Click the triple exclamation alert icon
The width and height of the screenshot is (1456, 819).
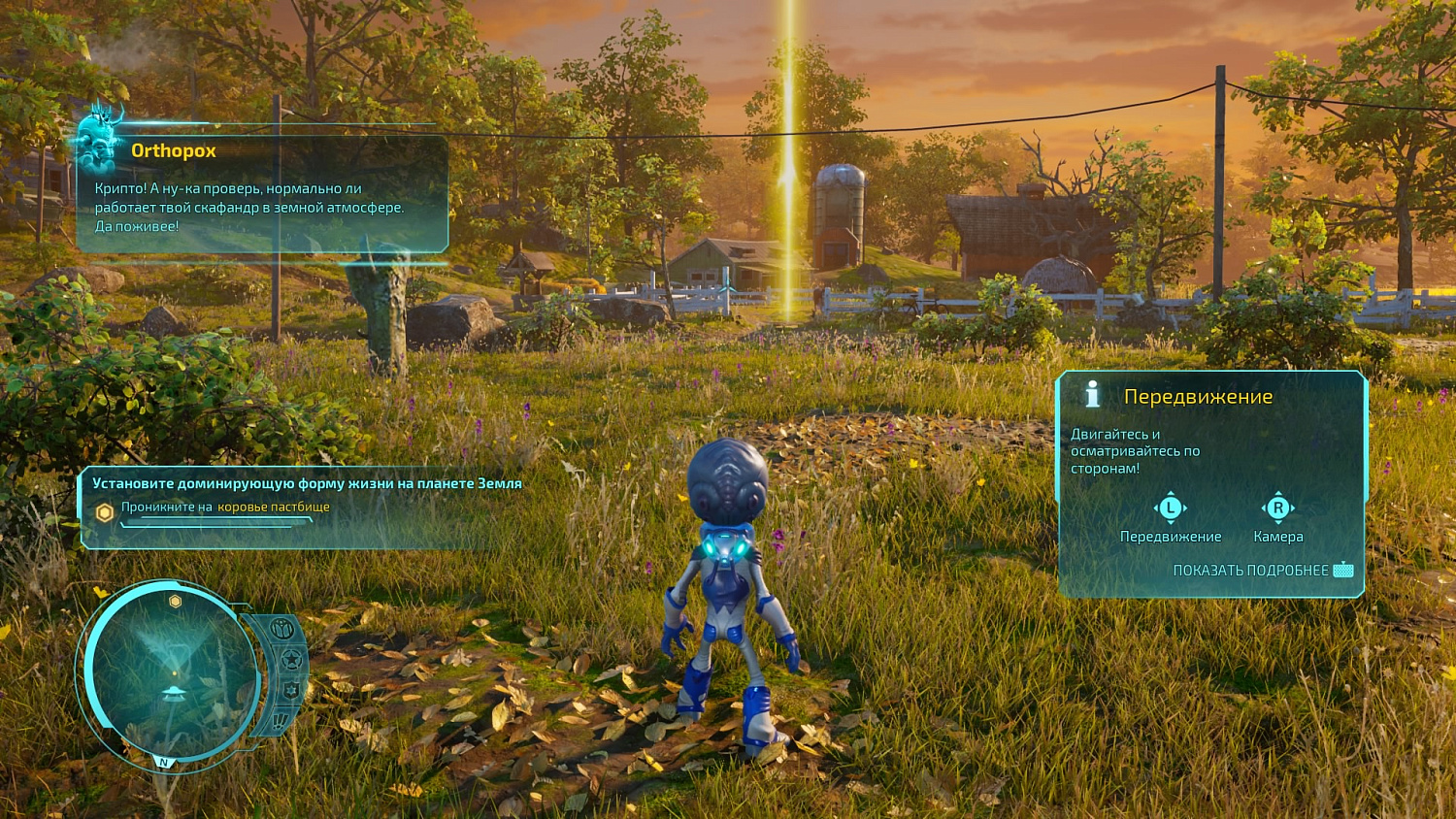(280, 720)
